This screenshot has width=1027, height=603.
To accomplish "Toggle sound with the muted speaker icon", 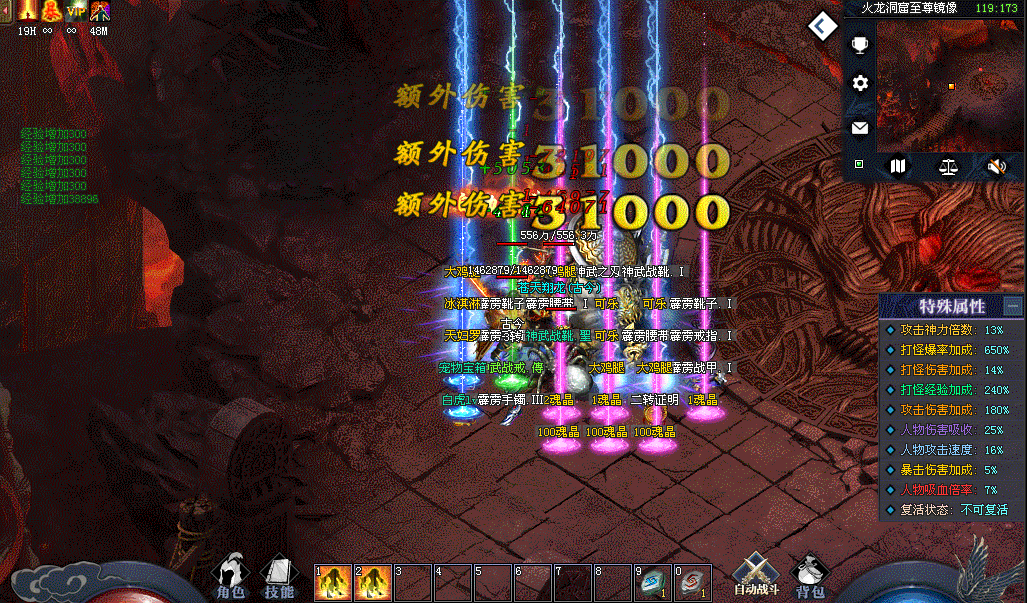I will point(996,166).
